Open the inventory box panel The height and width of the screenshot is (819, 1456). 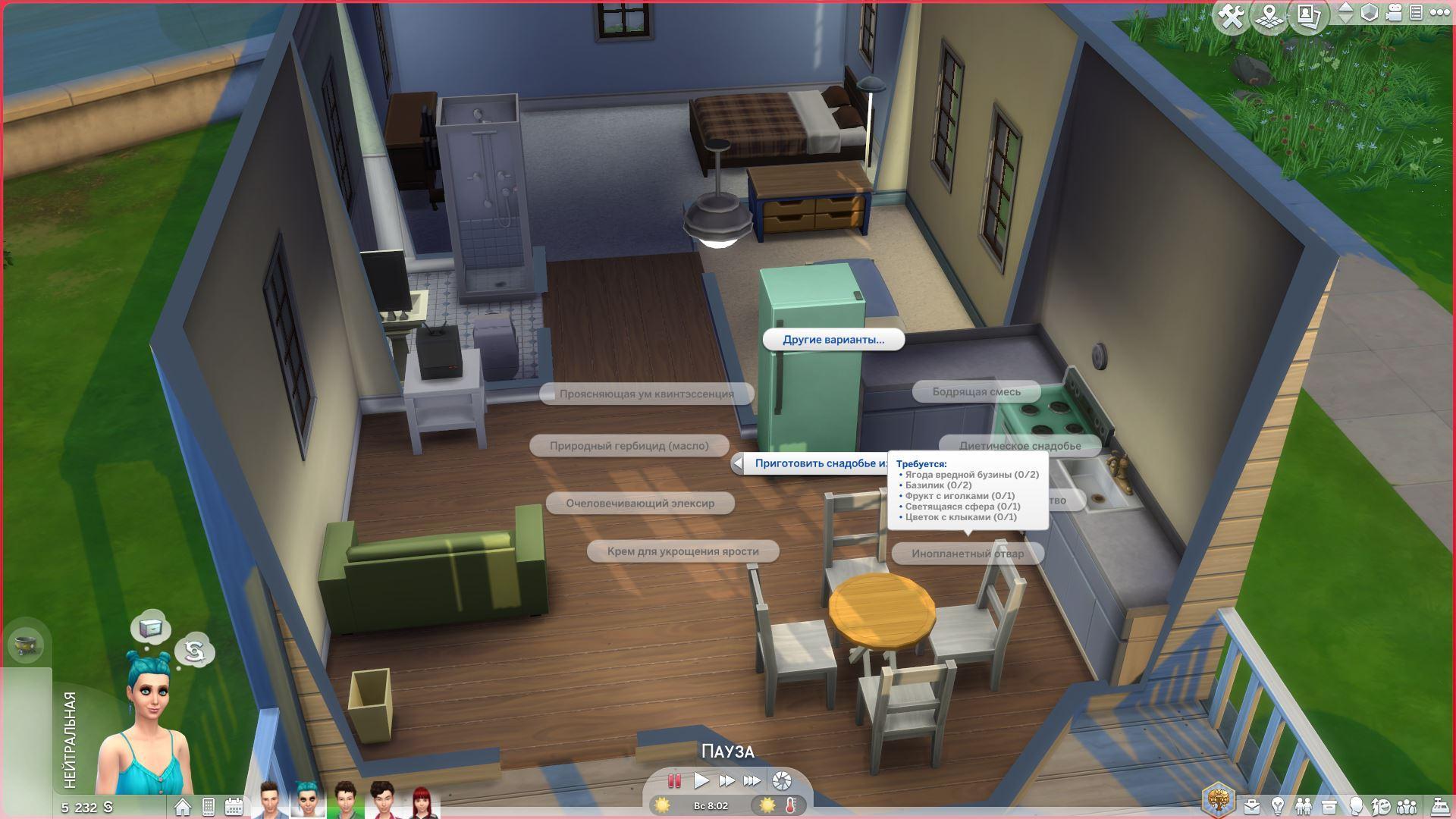(1329, 805)
